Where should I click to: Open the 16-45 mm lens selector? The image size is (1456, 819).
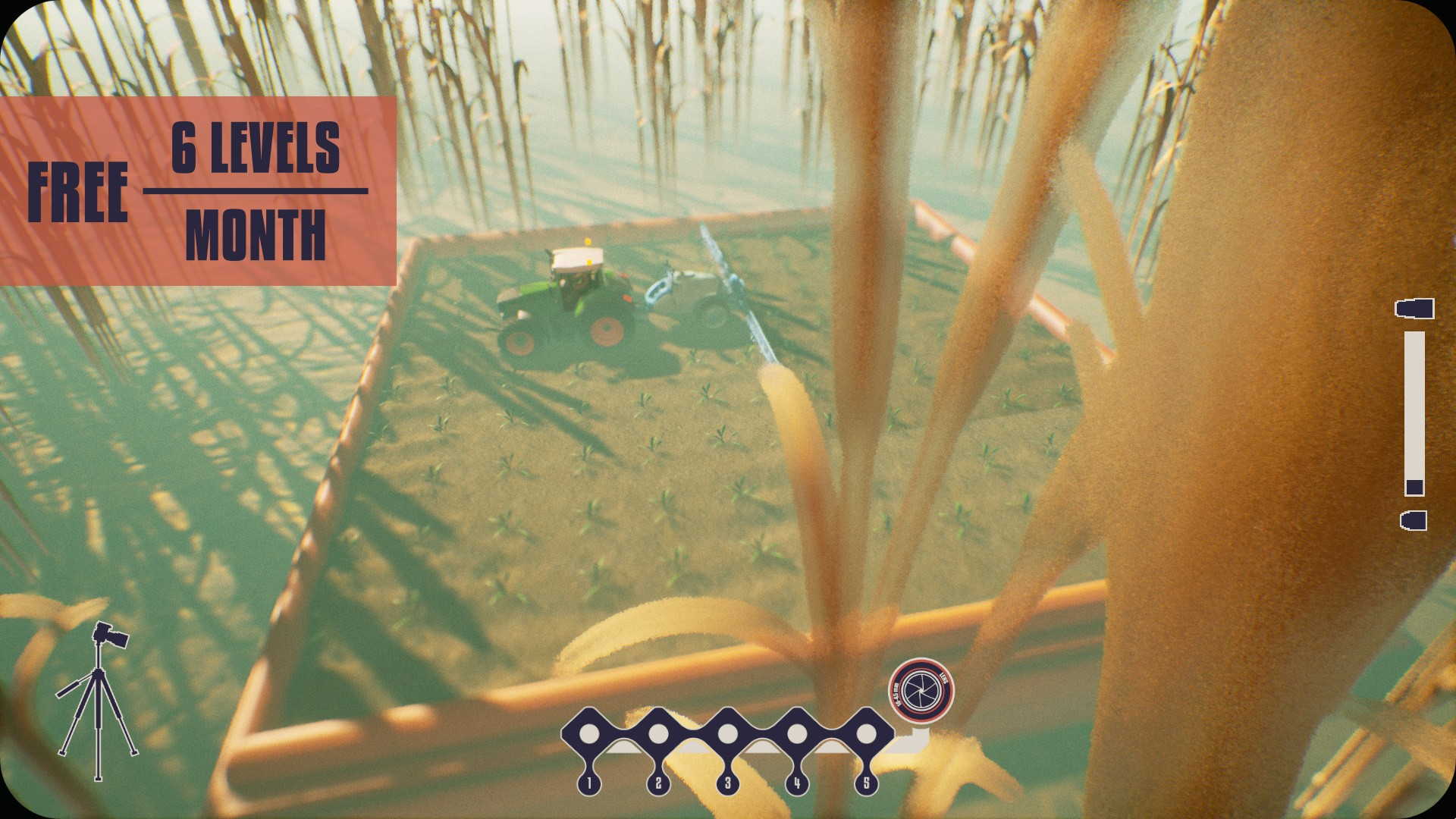coord(921,690)
